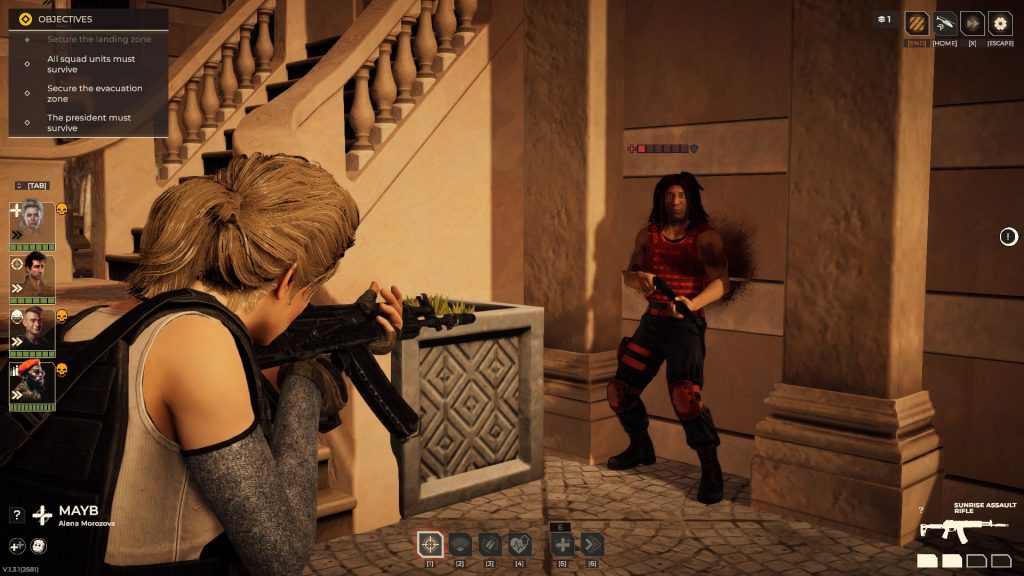Activate the medkit plus ability
This screenshot has width=1024, height=576.
click(562, 545)
